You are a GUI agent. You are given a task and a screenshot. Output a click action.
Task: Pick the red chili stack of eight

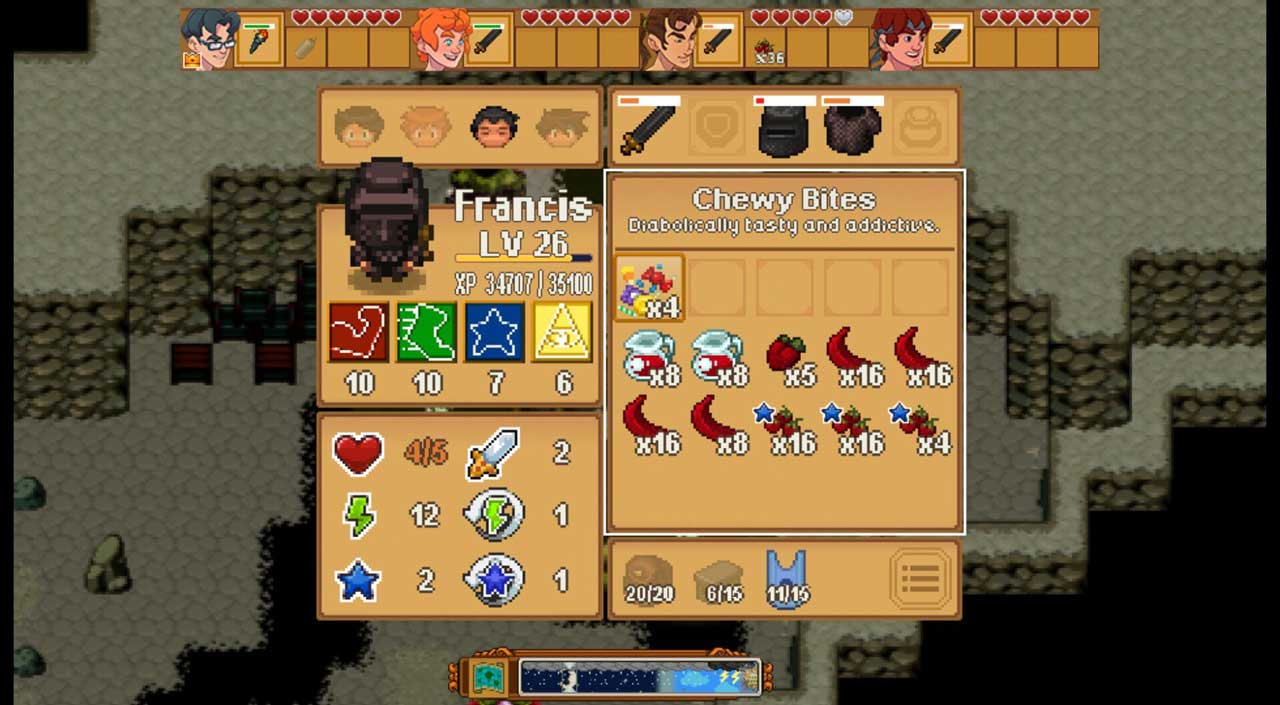[x=717, y=424]
